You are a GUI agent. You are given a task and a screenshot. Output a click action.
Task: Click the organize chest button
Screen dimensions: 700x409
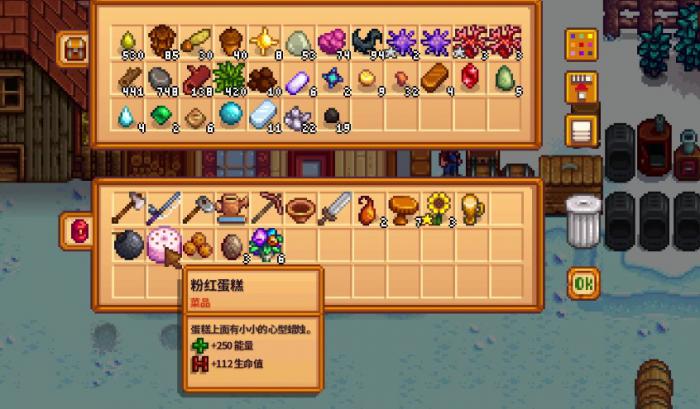[580, 130]
